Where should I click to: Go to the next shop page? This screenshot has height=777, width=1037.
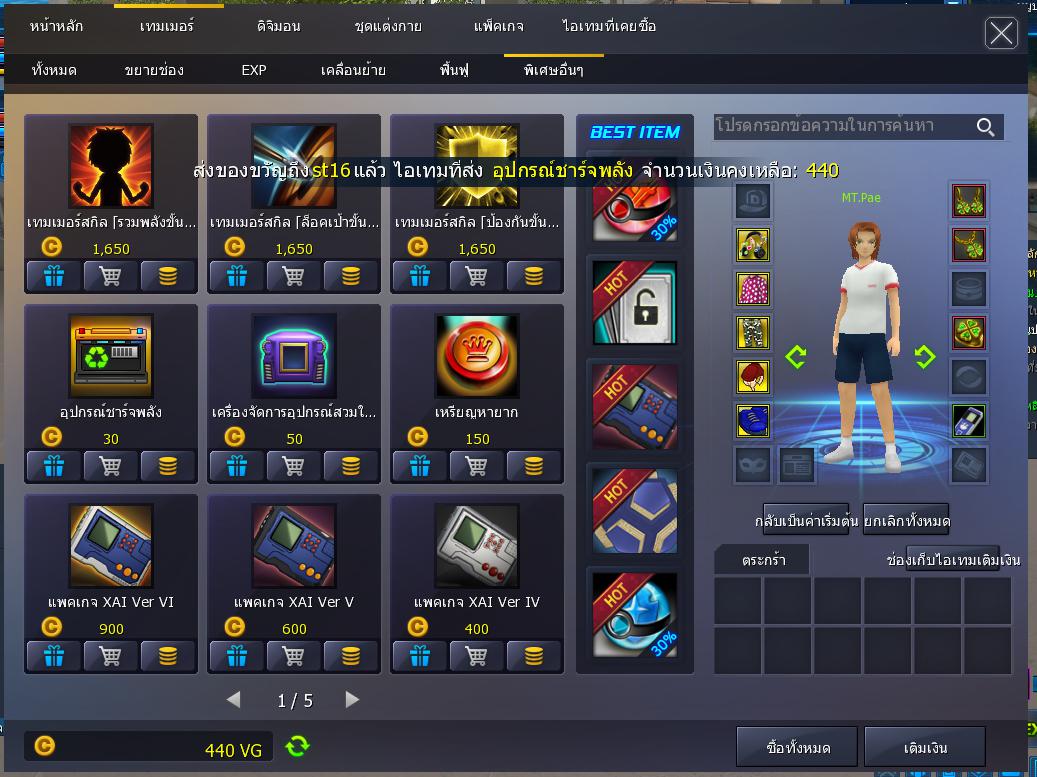pyautogui.click(x=352, y=700)
